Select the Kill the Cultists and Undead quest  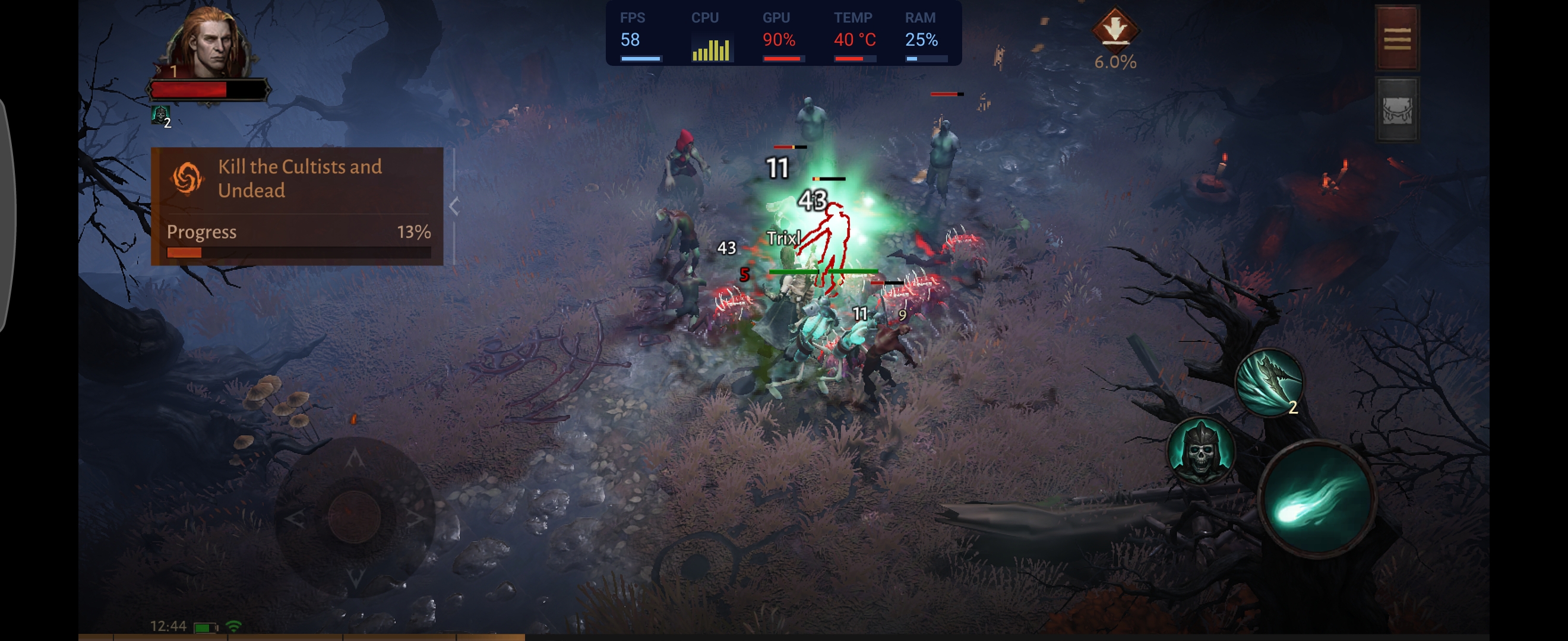298,179
